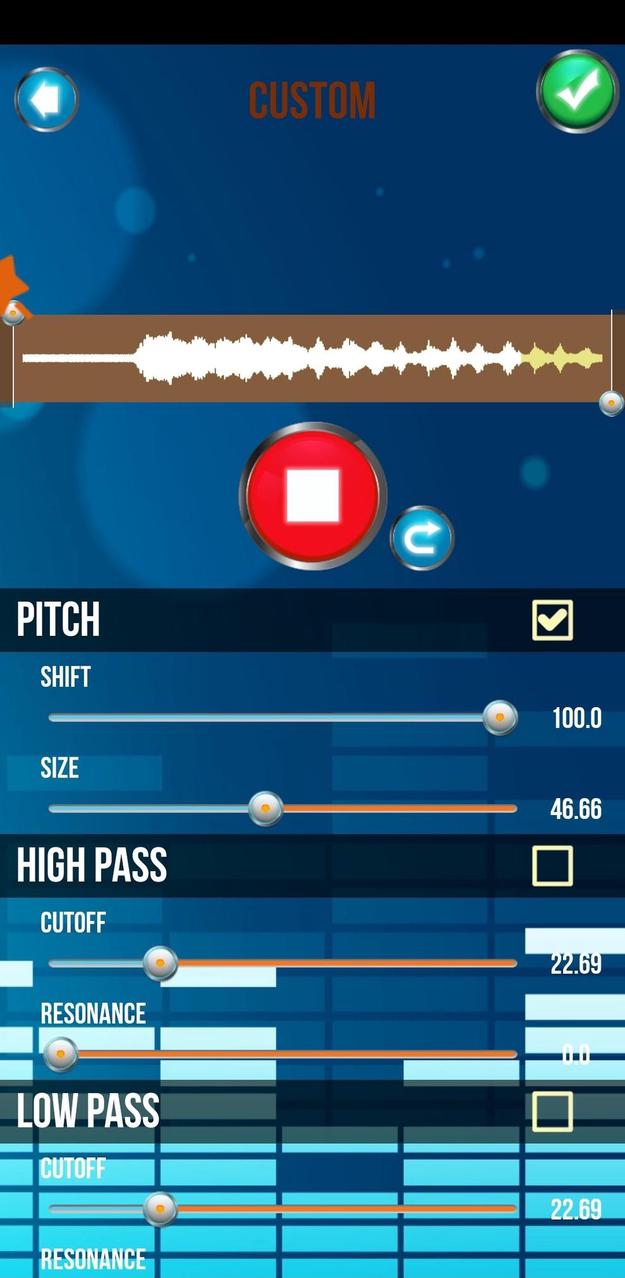Click the High Pass Cutoff slider knob
Image resolution: width=625 pixels, height=1278 pixels.
(x=160, y=963)
